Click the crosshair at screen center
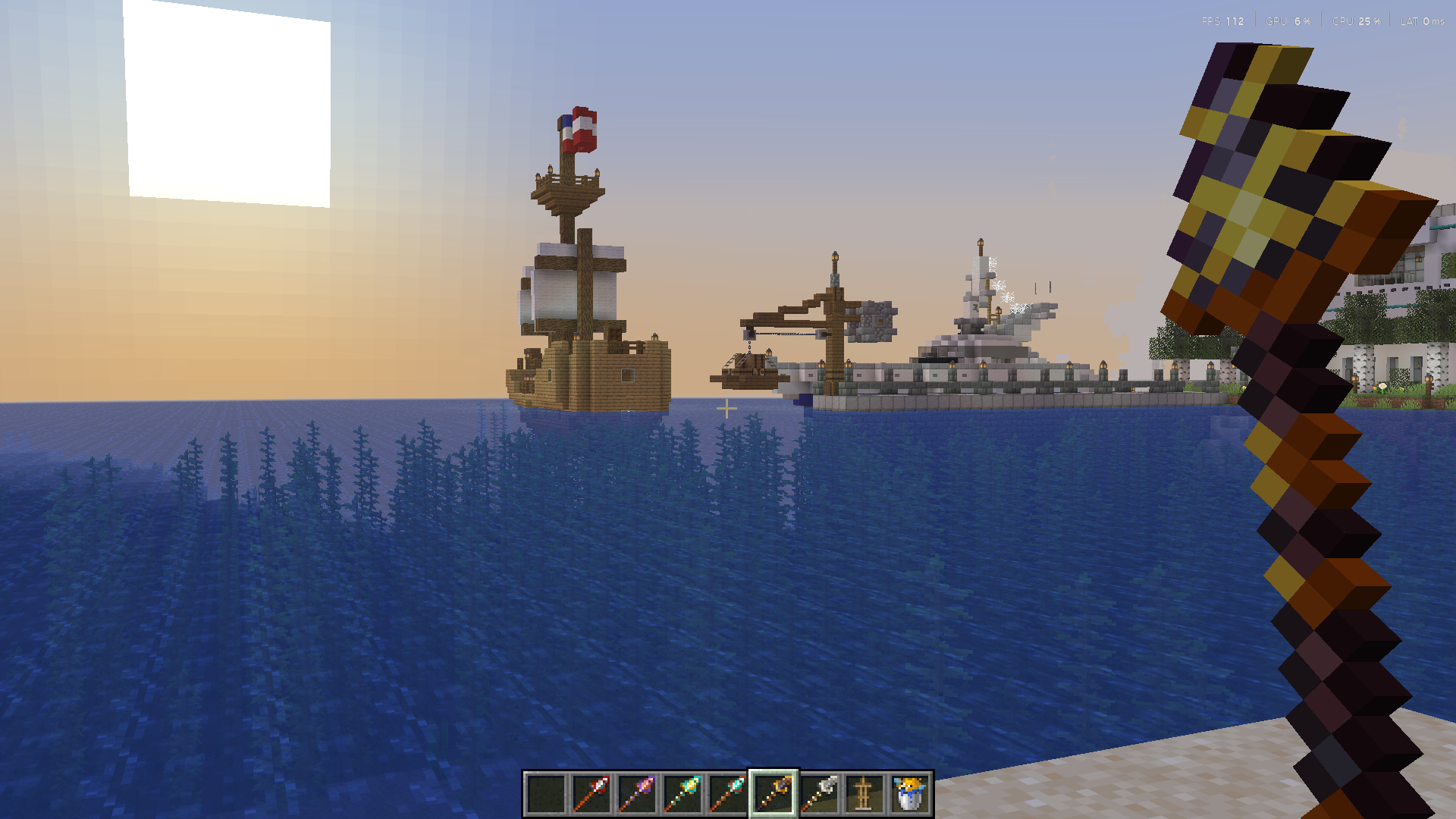Viewport: 1456px width, 819px height. tap(728, 409)
